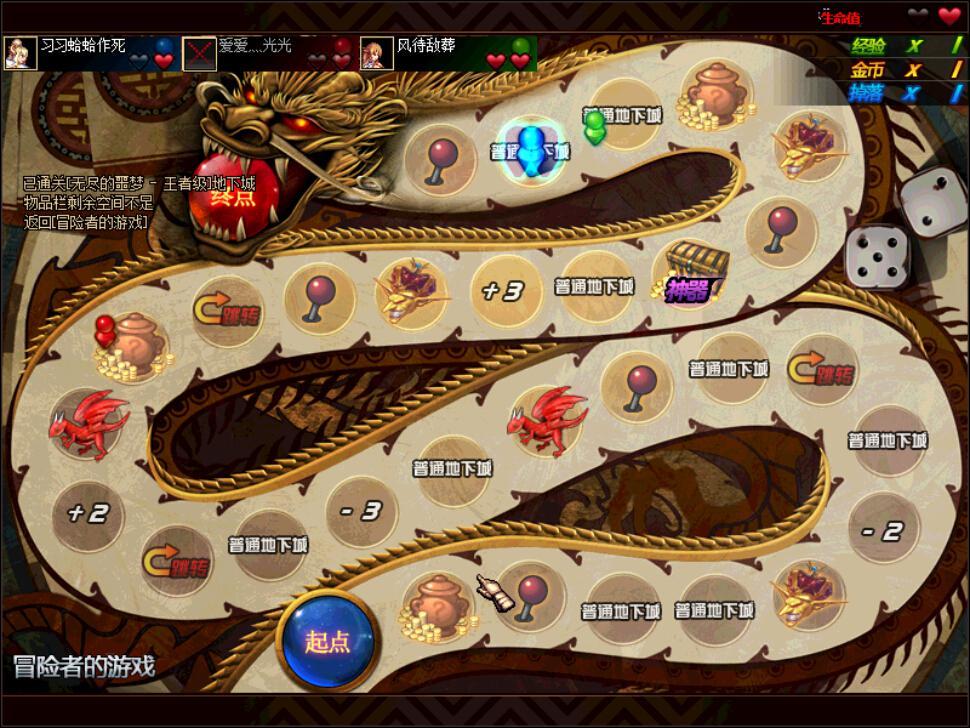Select the +3 board tile
The height and width of the screenshot is (728, 970).
pos(502,291)
